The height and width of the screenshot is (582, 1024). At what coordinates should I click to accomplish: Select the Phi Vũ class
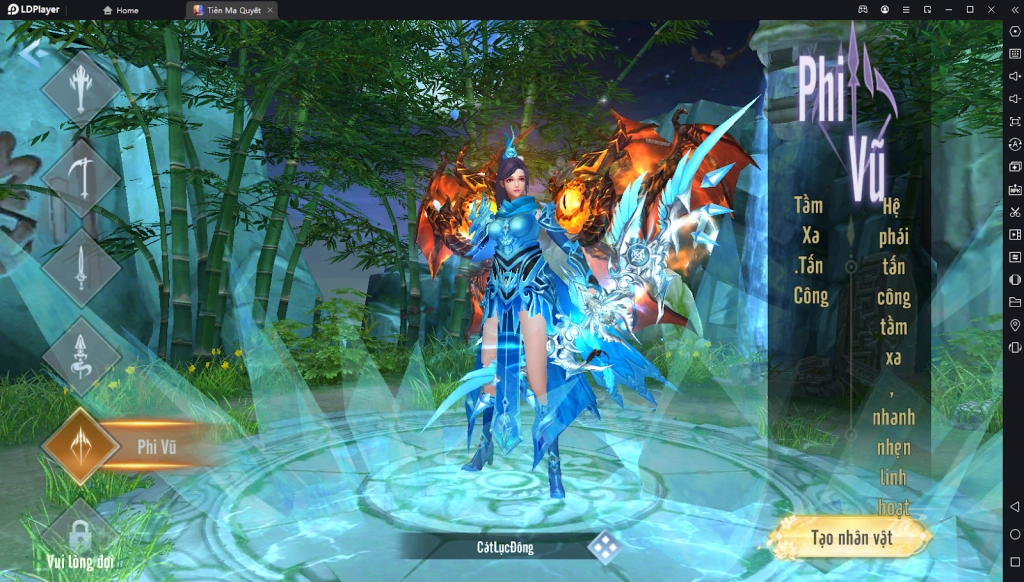(82, 446)
